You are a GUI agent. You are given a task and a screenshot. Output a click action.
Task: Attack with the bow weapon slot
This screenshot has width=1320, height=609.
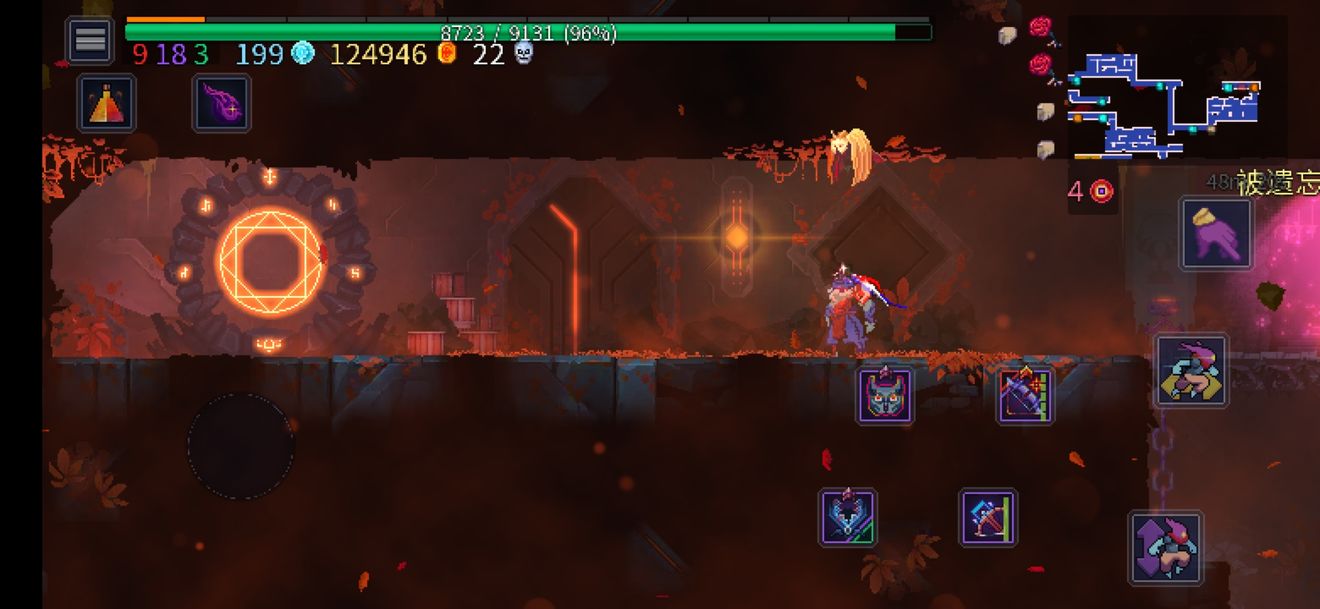pos(988,517)
